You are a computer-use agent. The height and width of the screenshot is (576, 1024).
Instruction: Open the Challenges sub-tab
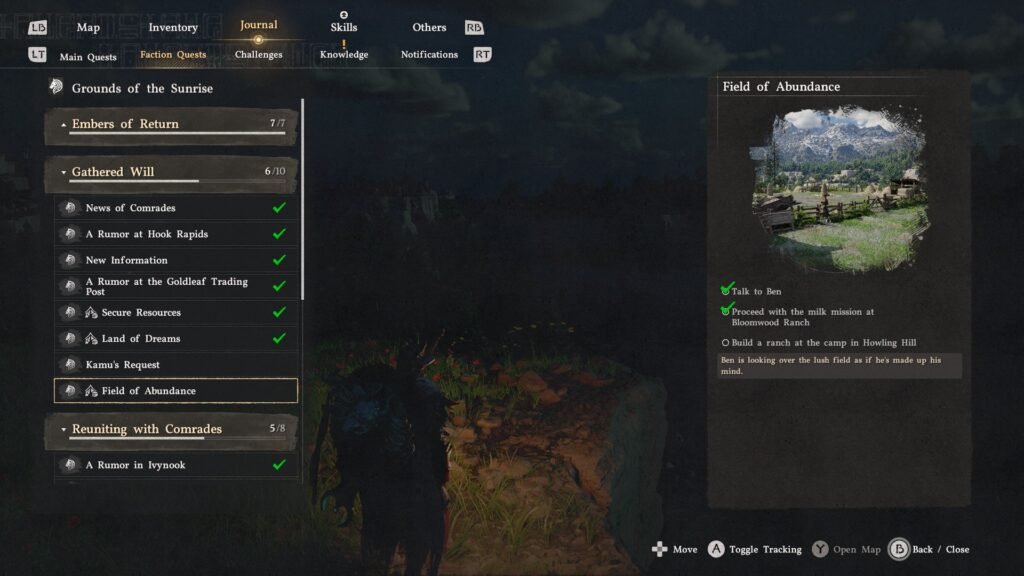coord(259,55)
